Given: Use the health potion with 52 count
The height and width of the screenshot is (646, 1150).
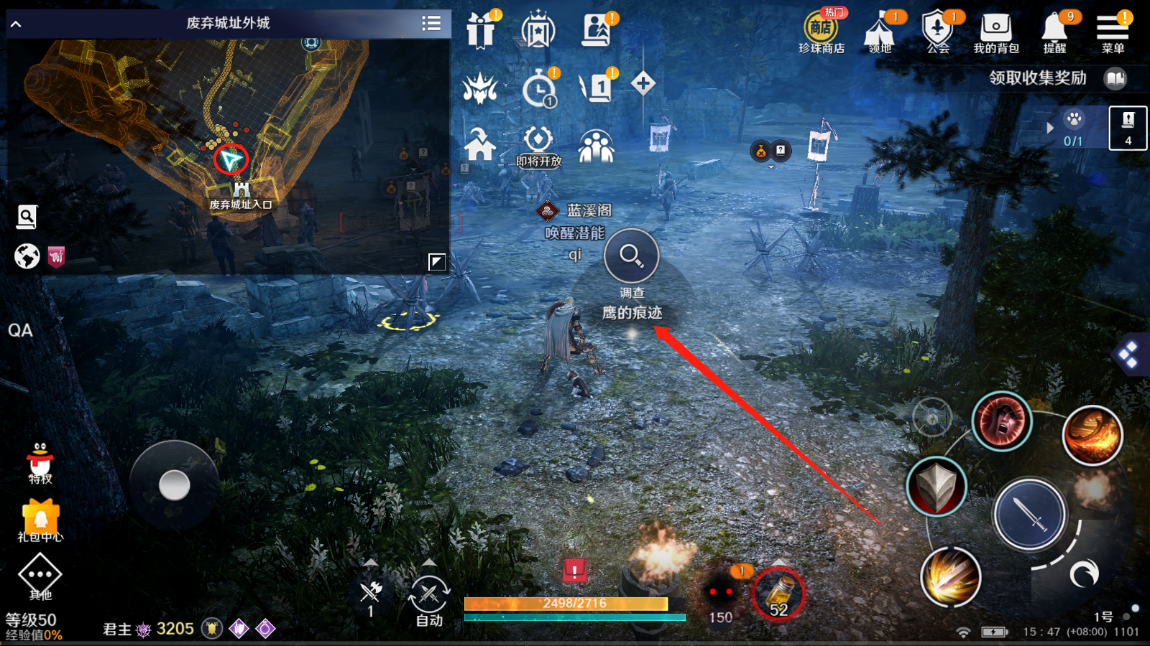Looking at the screenshot, I should tap(778, 593).
